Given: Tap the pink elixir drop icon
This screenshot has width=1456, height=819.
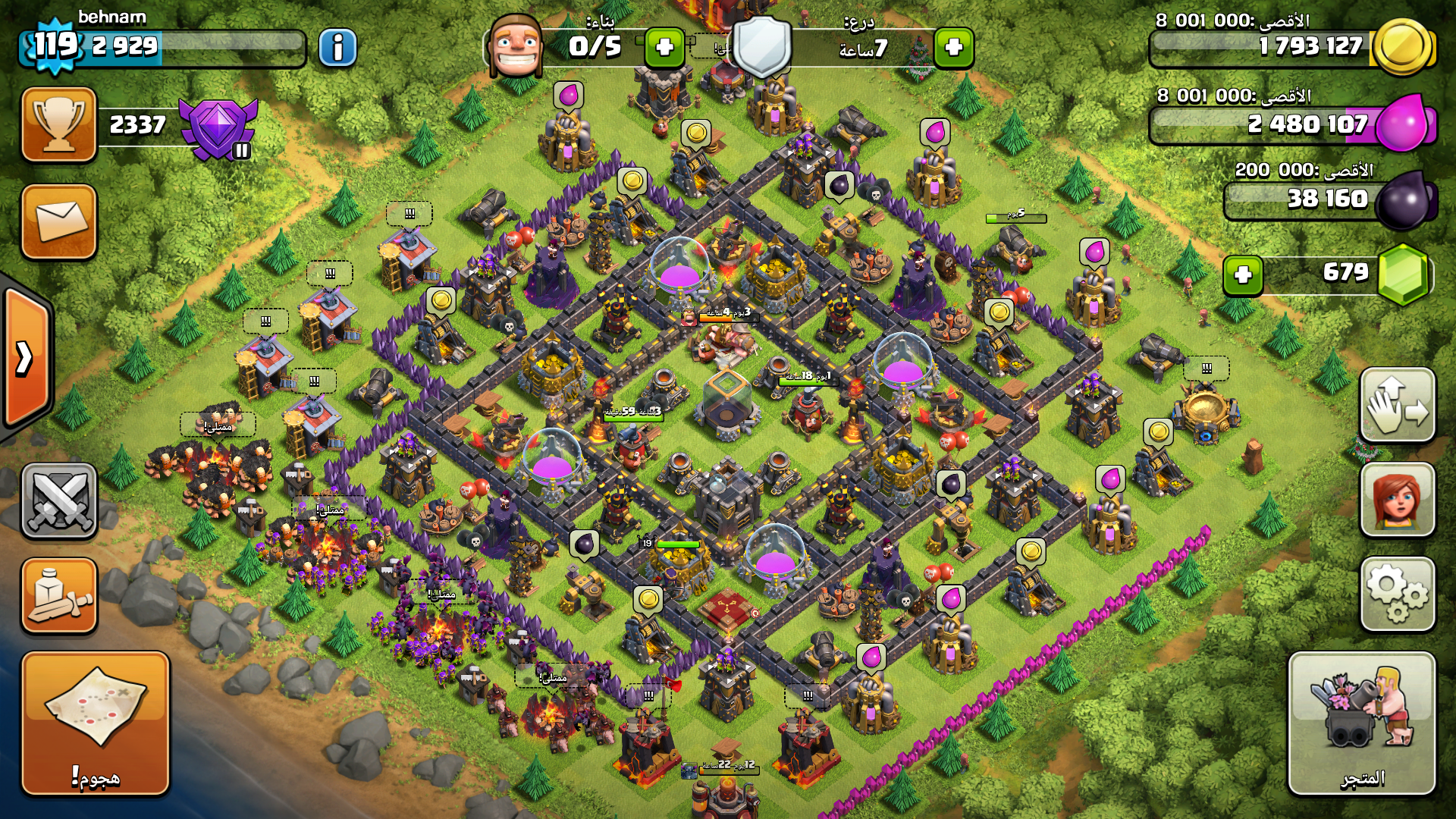Looking at the screenshot, I should pyautogui.click(x=1403, y=123).
